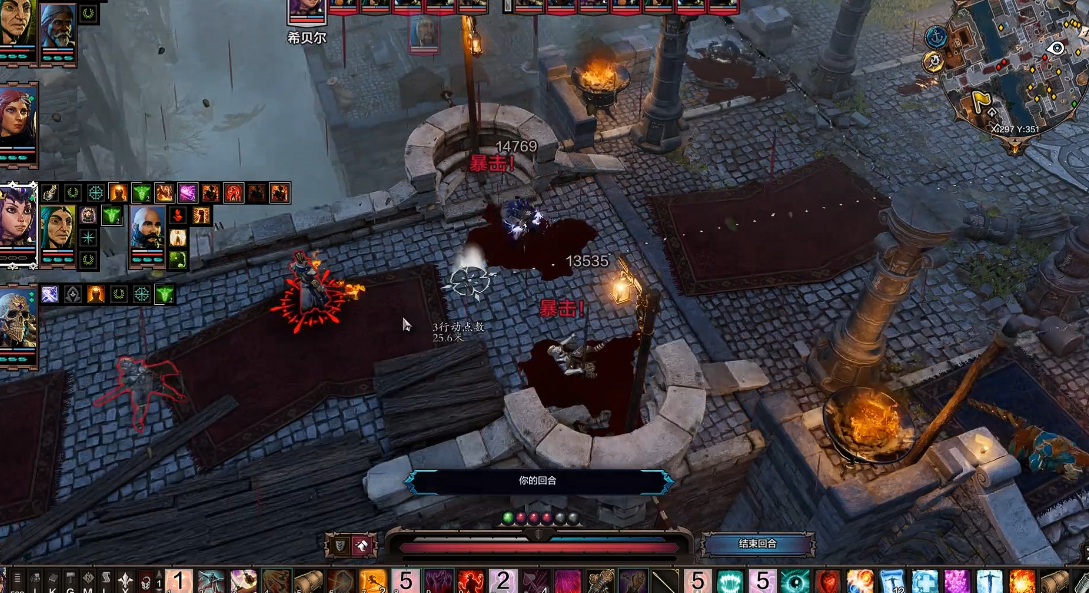Select the skull-faced undead party portrait
The width and height of the screenshot is (1089, 593).
[x=18, y=320]
